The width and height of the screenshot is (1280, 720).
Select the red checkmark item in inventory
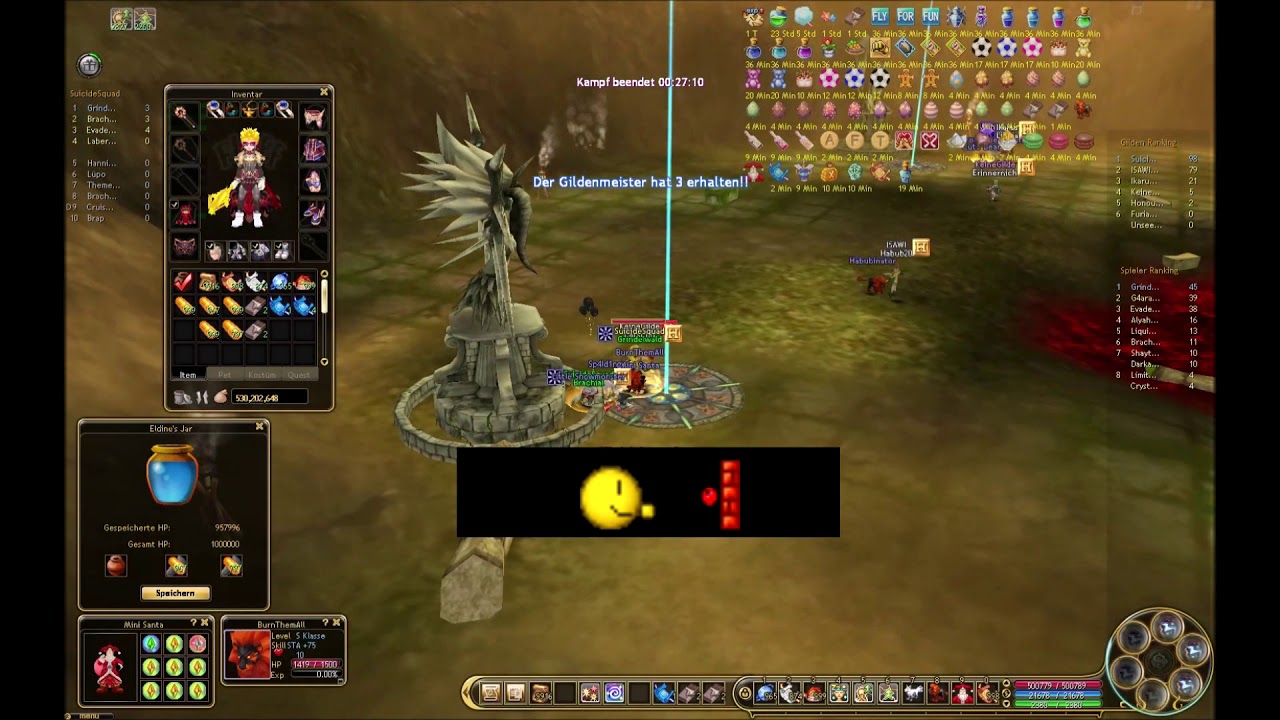184,284
